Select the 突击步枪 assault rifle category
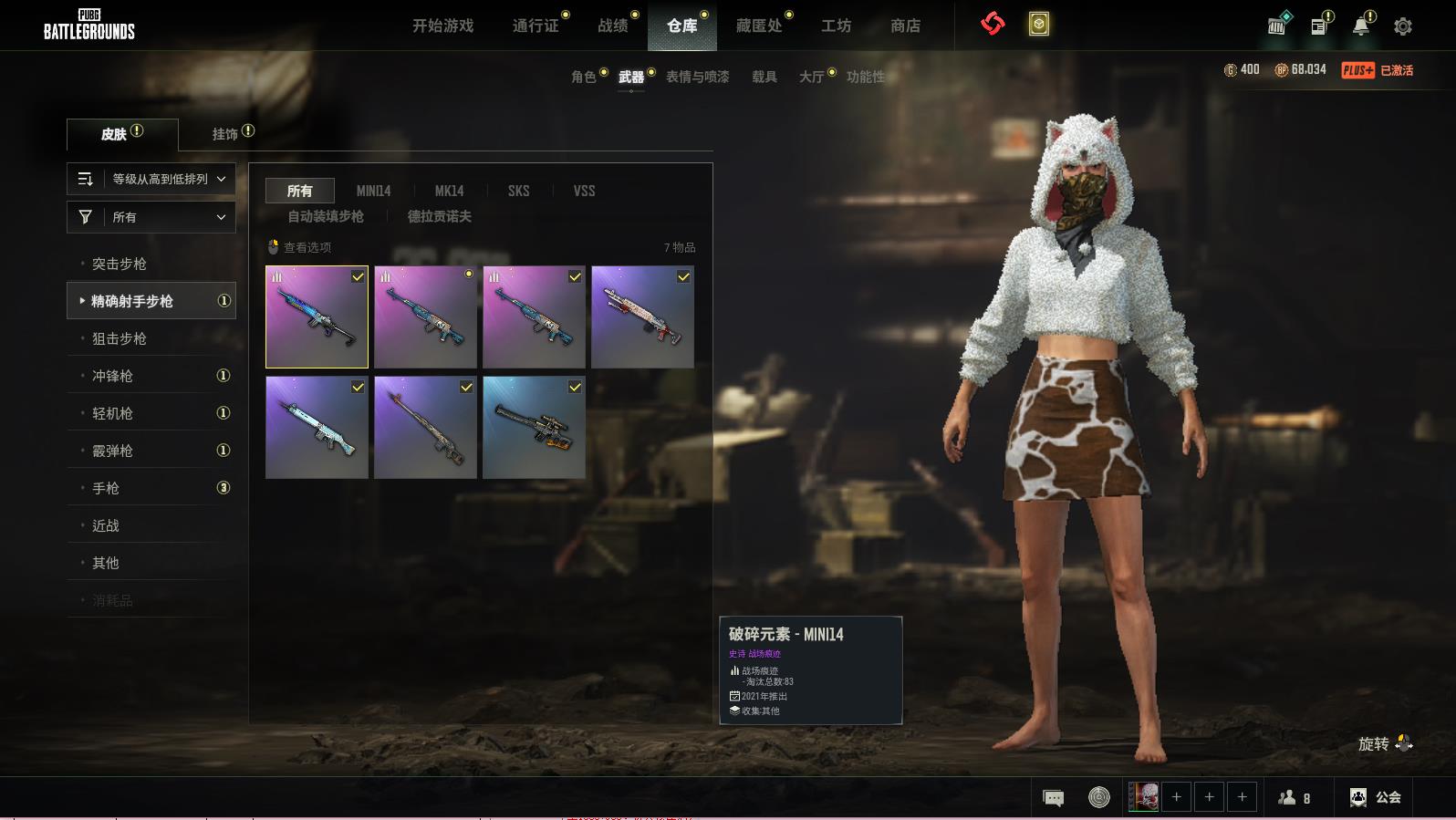The height and width of the screenshot is (820, 1456). click(x=120, y=264)
